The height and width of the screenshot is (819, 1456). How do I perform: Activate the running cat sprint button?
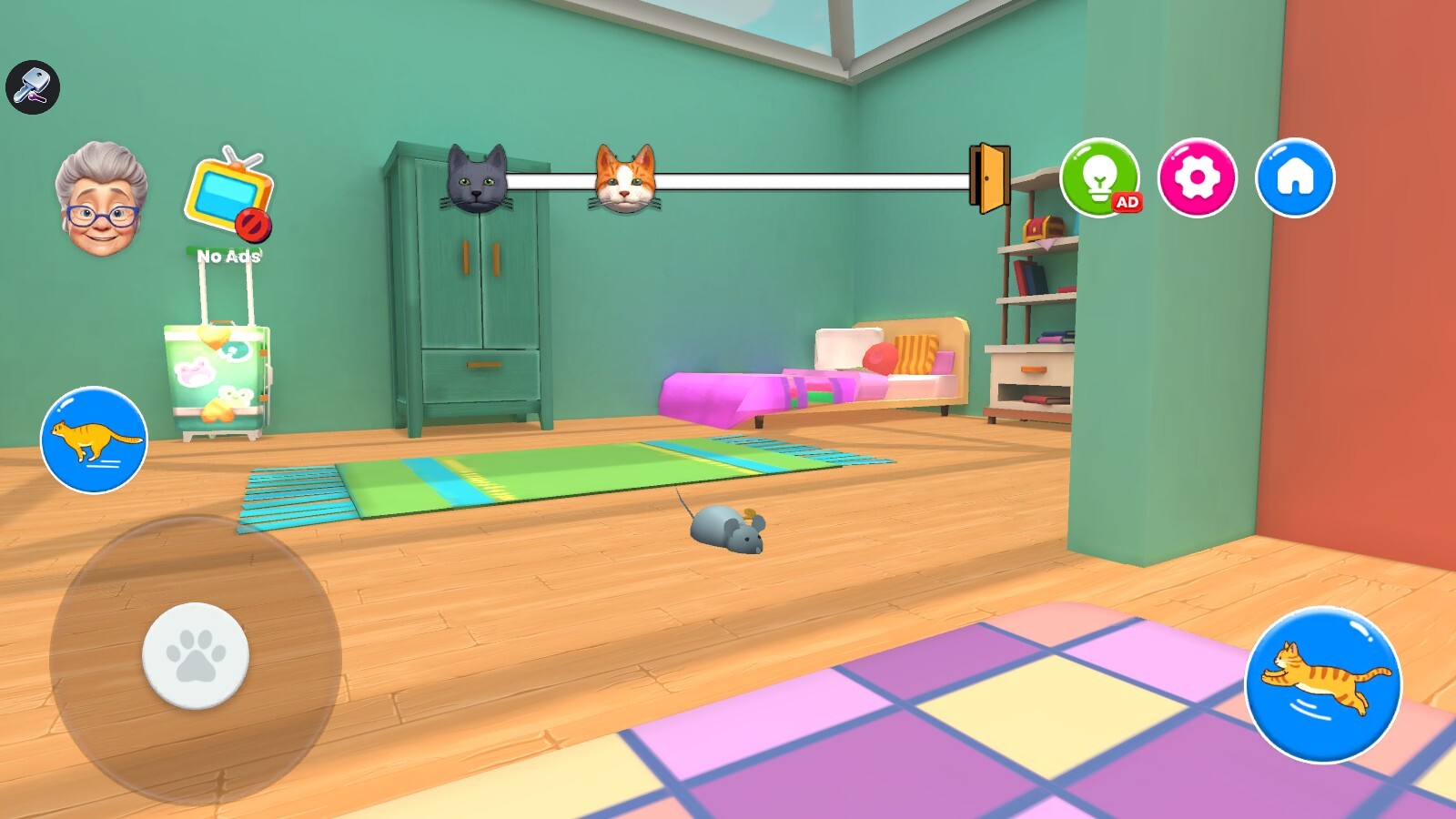click(94, 440)
